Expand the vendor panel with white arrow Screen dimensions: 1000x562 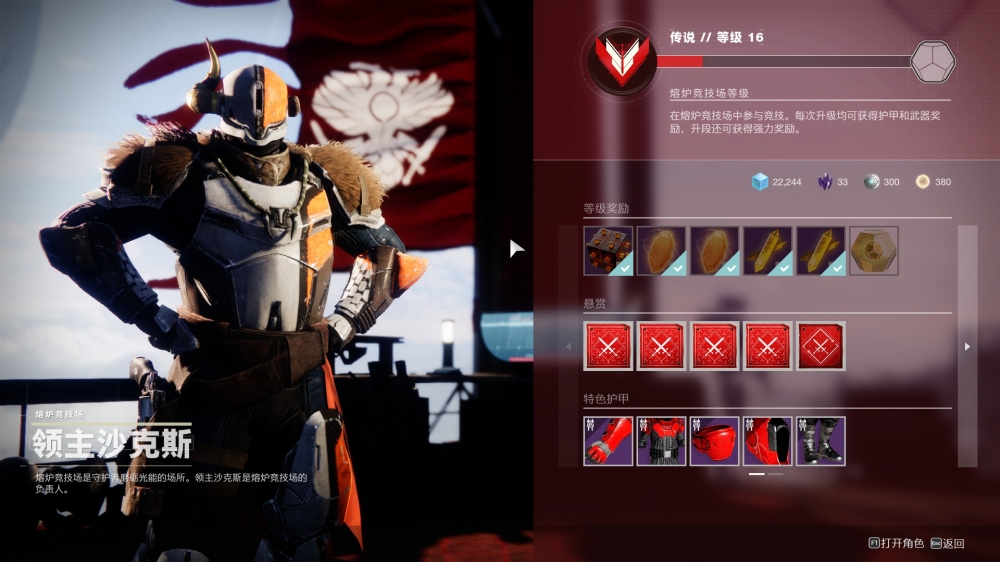[x=516, y=248]
